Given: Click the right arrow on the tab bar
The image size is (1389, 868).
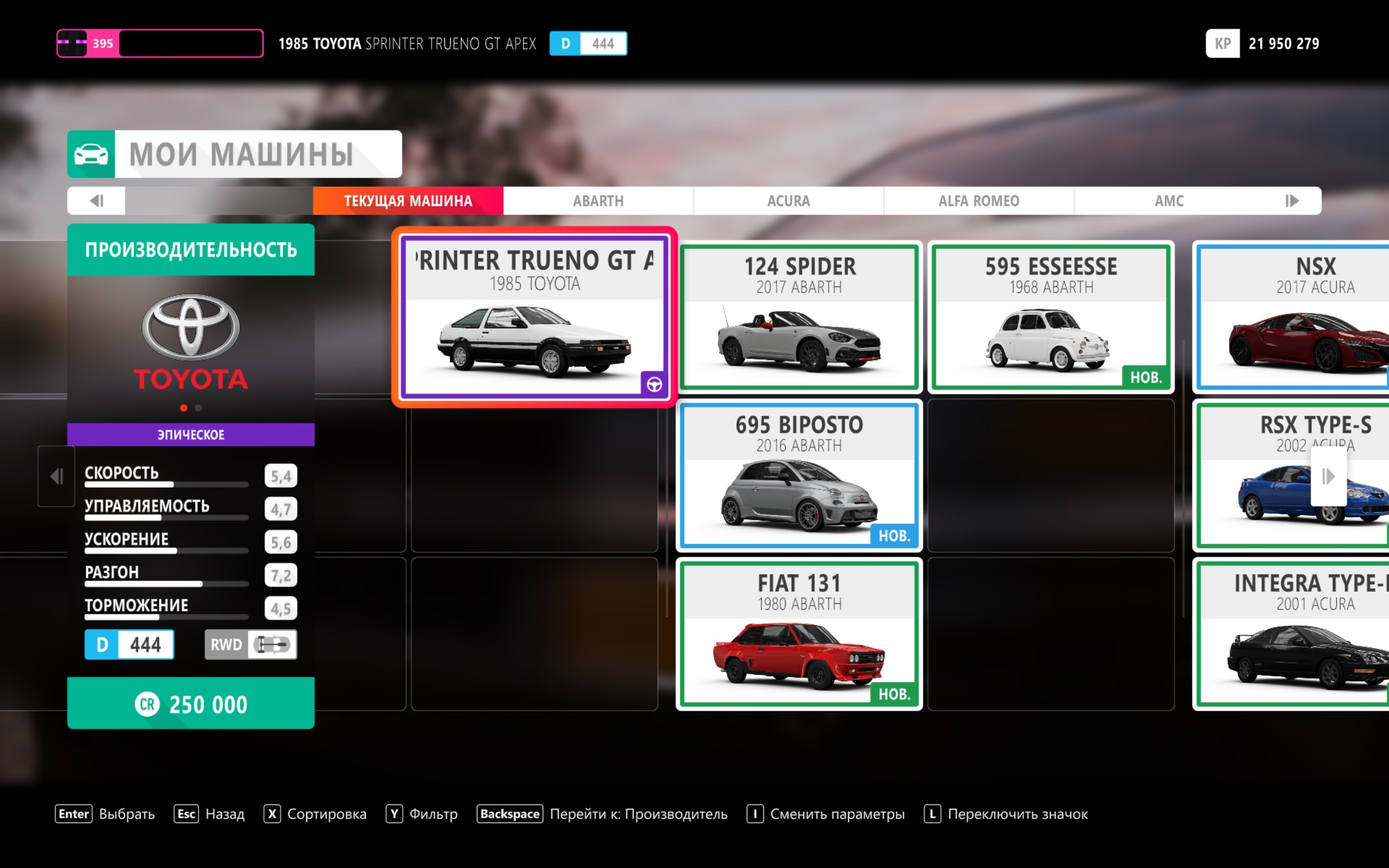Looking at the screenshot, I should (x=1291, y=201).
